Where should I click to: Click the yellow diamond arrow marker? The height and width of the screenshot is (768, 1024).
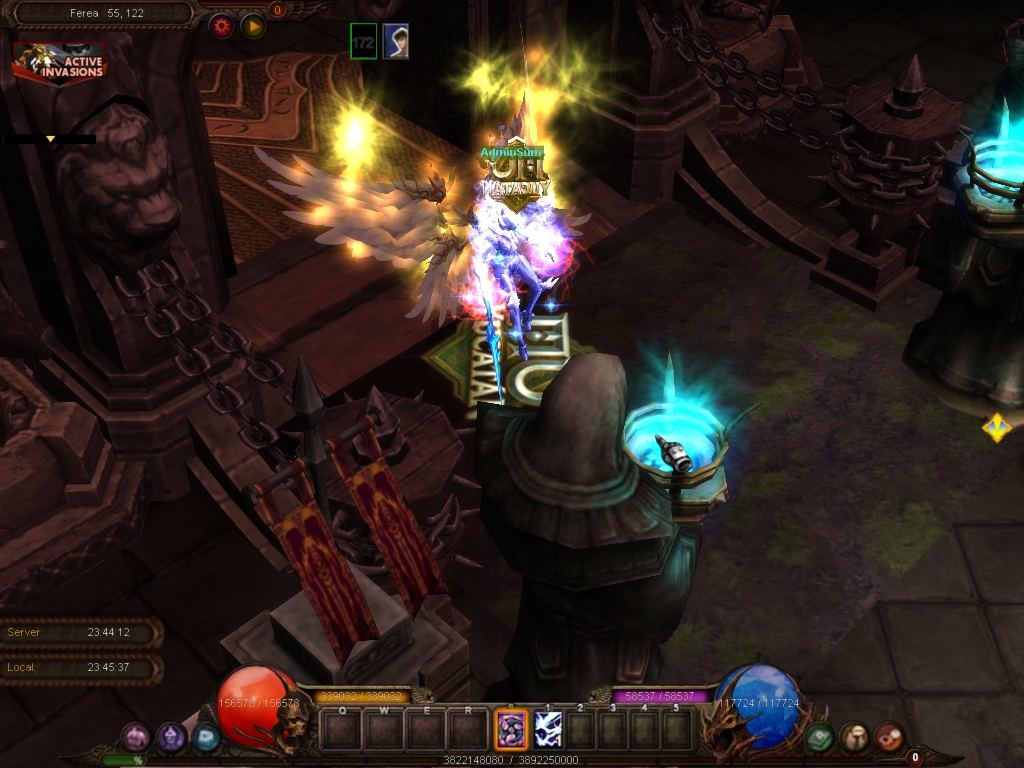pos(996,428)
